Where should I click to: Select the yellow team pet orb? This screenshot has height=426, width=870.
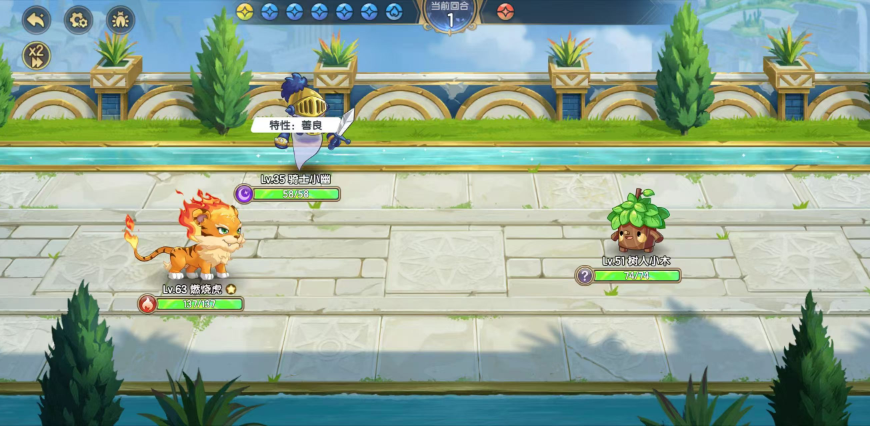pyautogui.click(x=245, y=12)
